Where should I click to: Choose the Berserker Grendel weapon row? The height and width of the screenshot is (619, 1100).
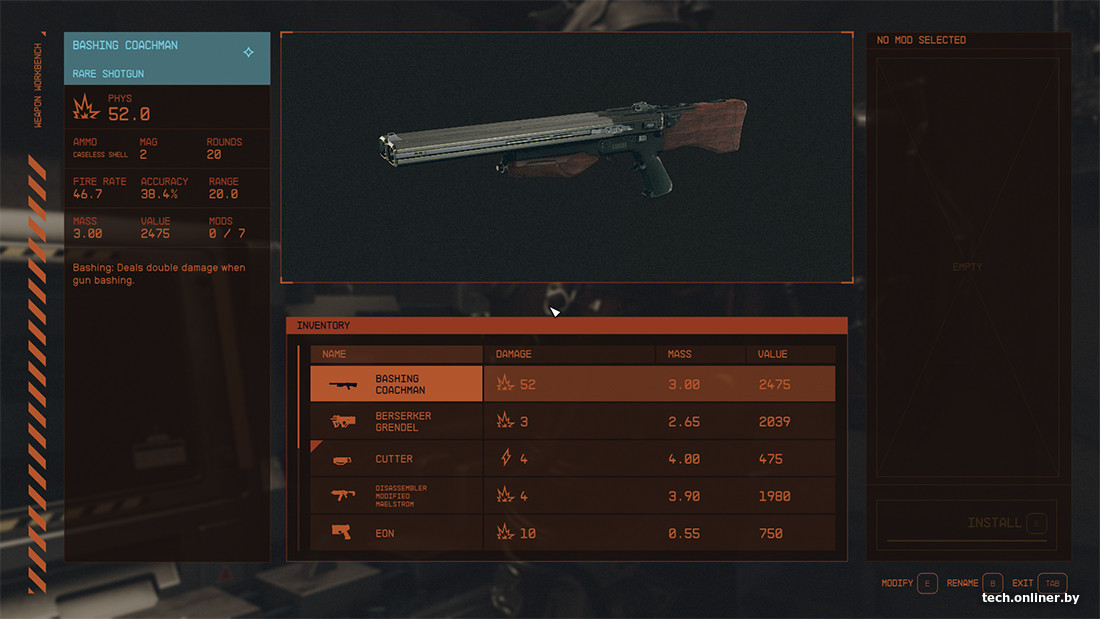coord(572,421)
